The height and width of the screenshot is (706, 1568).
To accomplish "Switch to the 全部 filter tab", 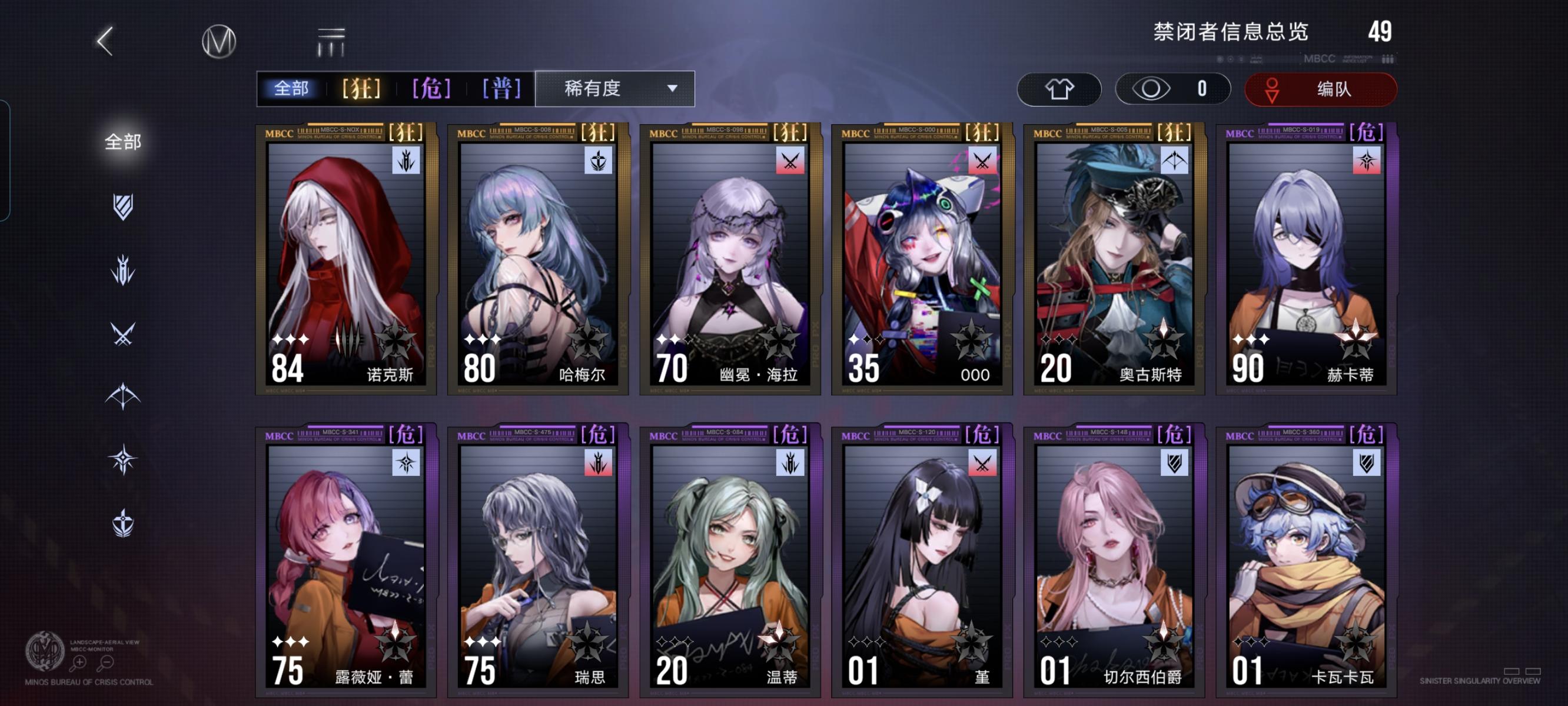I will pyautogui.click(x=291, y=88).
